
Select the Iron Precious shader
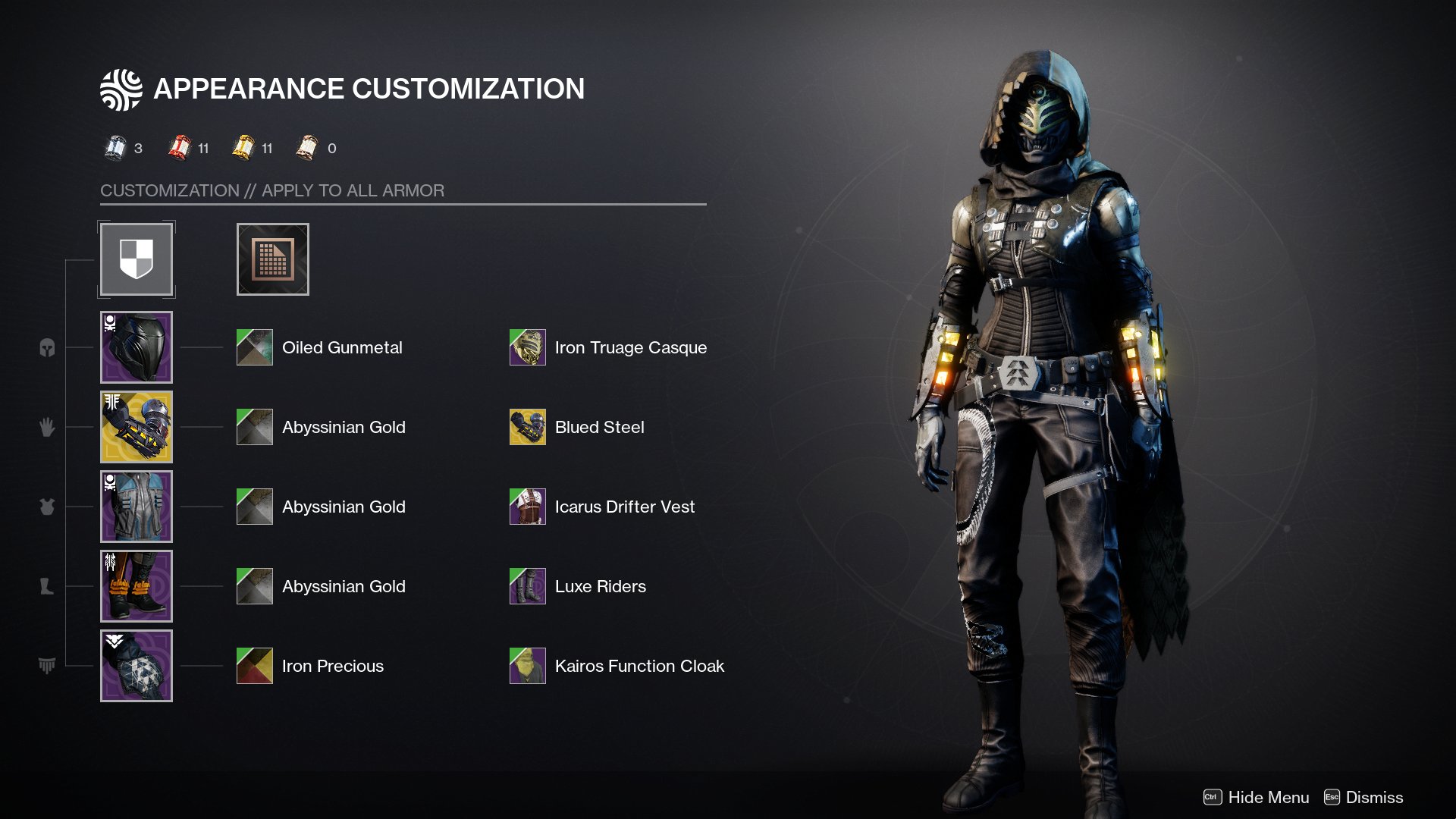[254, 666]
